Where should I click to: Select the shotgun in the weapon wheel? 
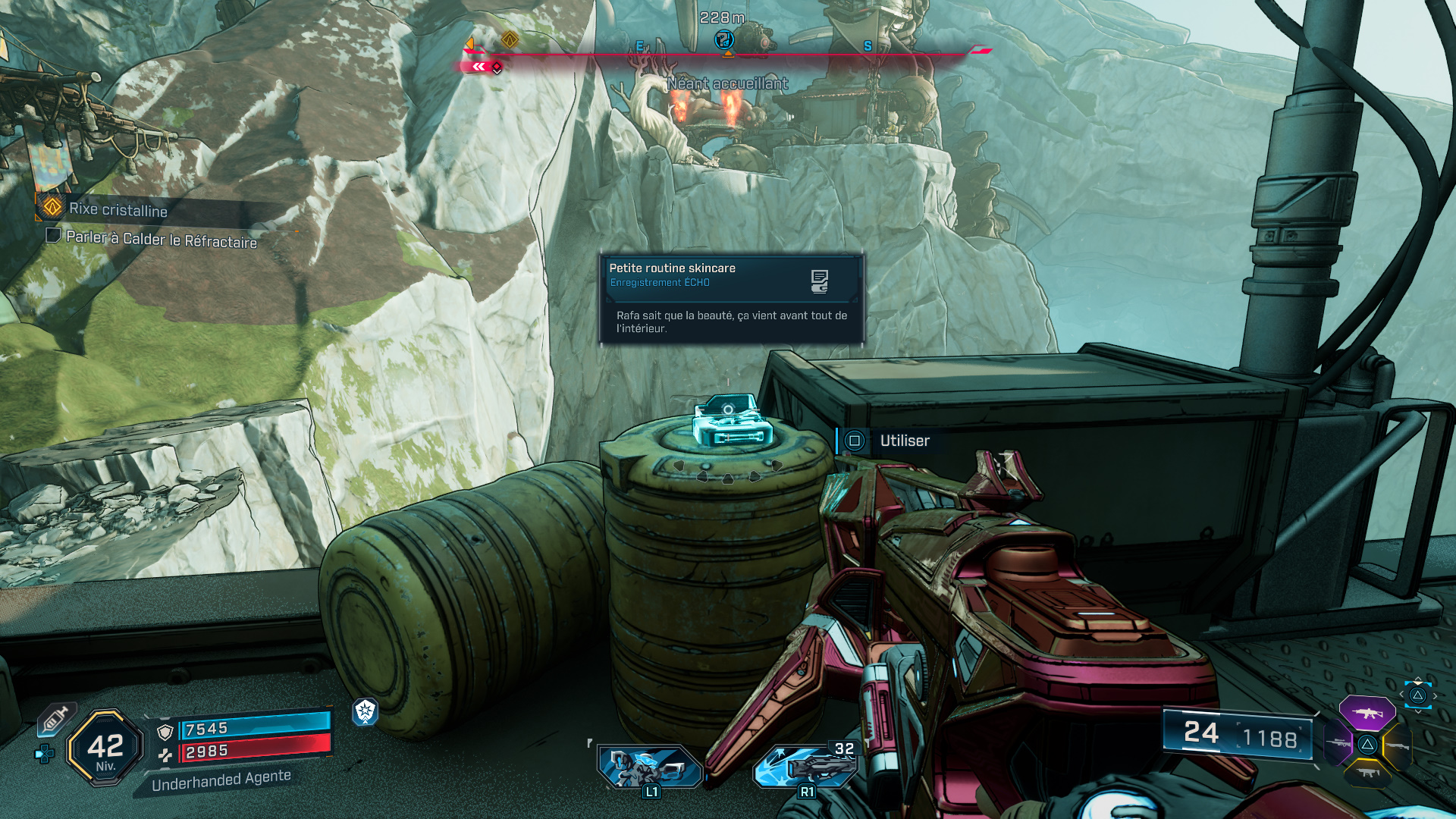[1397, 746]
